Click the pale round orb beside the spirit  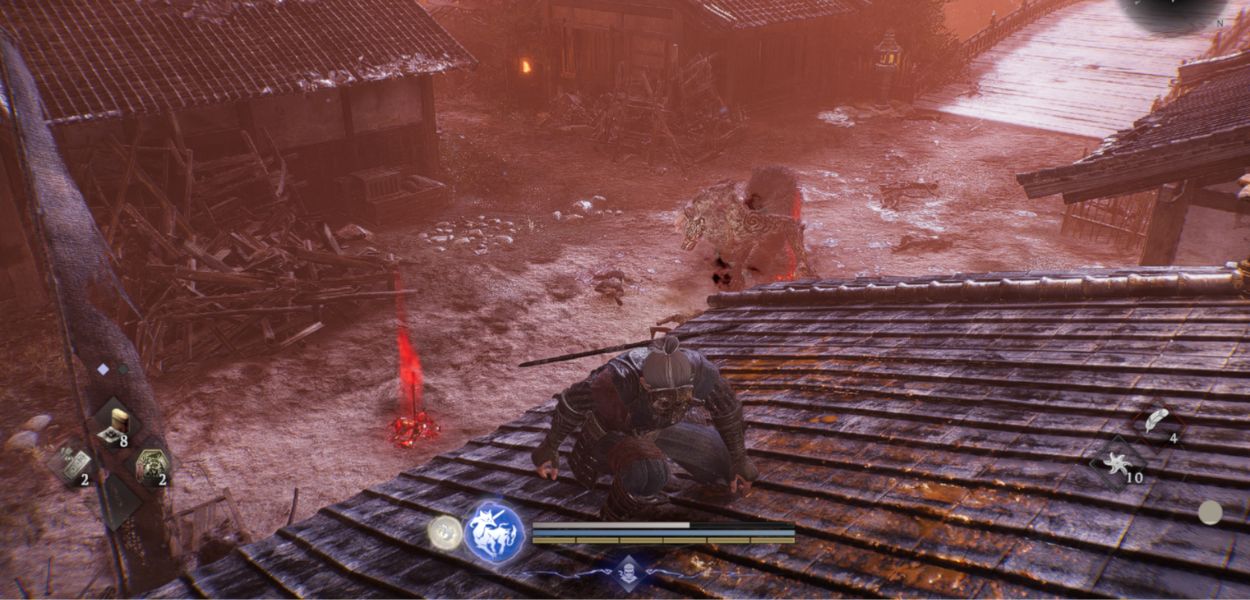pos(445,532)
